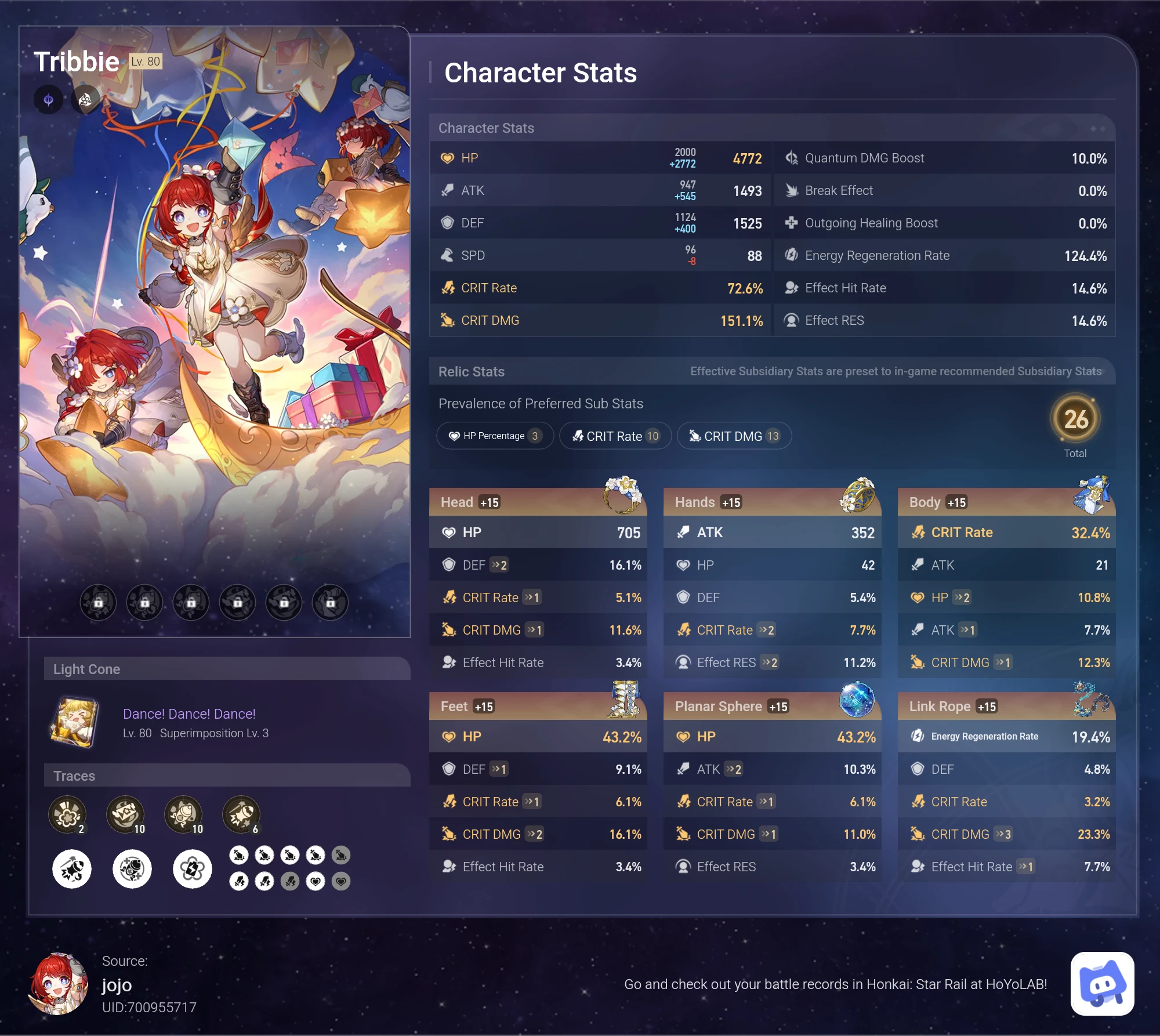
Task: Click the Harmony path icon near the portrait
Action: (x=85, y=99)
